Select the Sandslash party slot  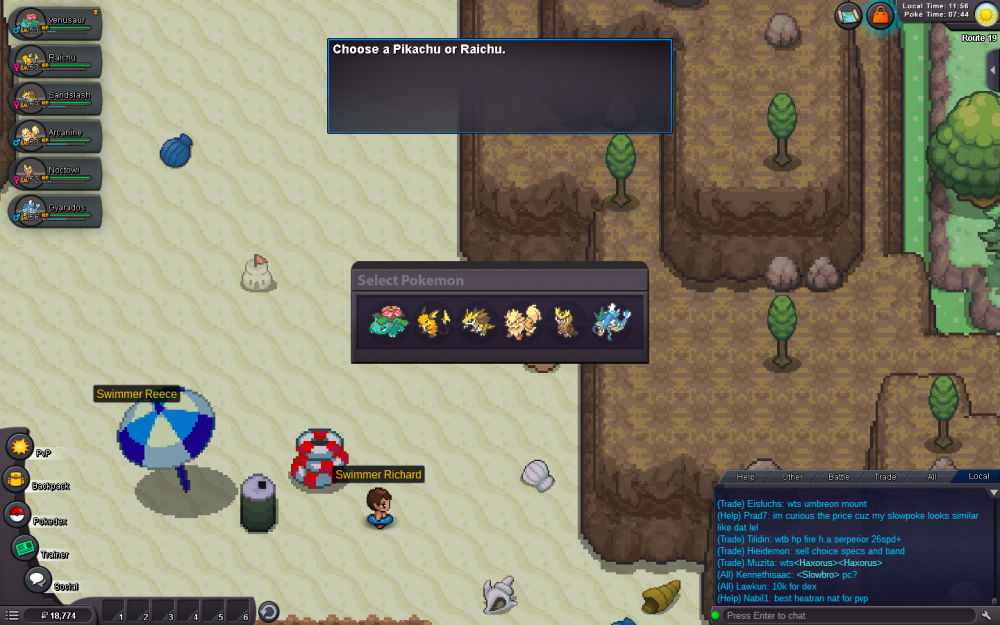tap(56, 100)
